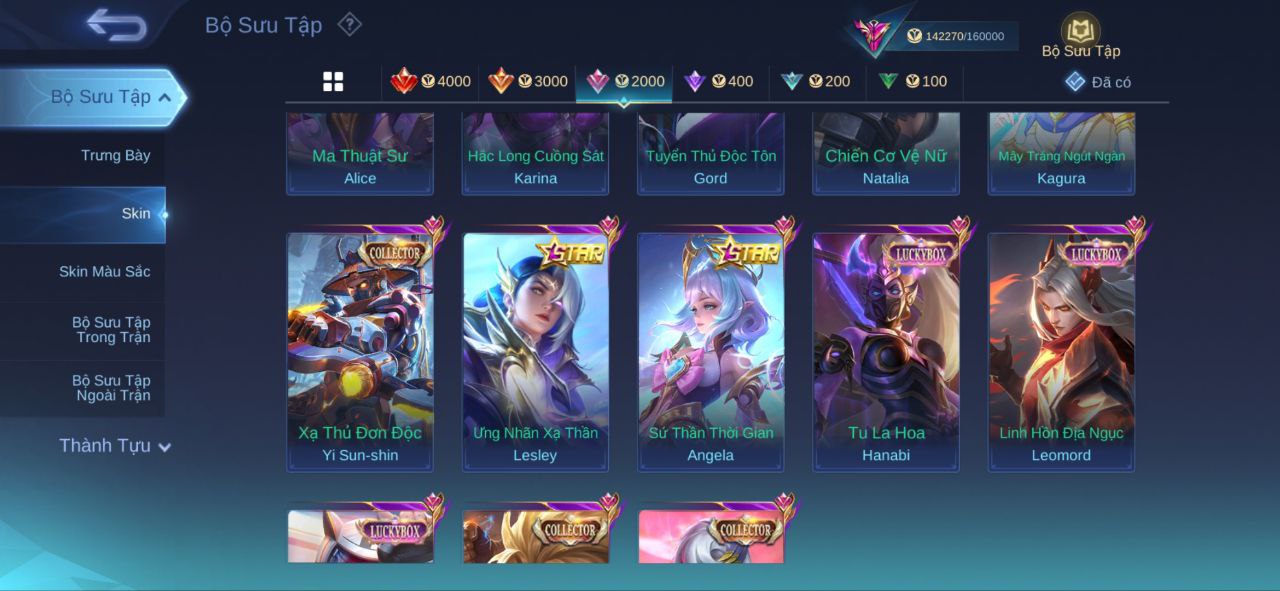Select Lesley Ưng Nhãn Xạ Thần skin
Image resolution: width=1280 pixels, height=591 pixels.
(x=535, y=350)
